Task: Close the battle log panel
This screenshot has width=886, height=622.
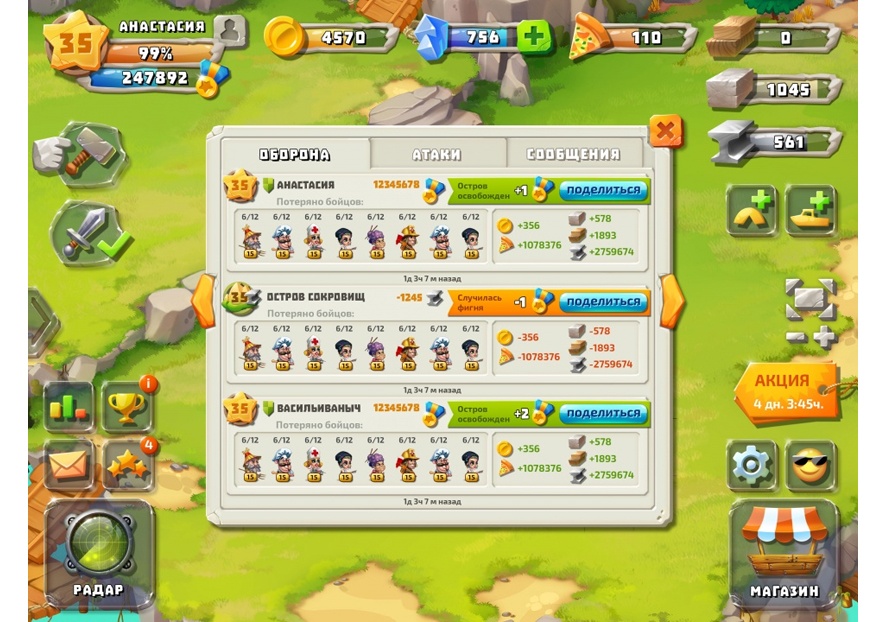Action: [665, 130]
